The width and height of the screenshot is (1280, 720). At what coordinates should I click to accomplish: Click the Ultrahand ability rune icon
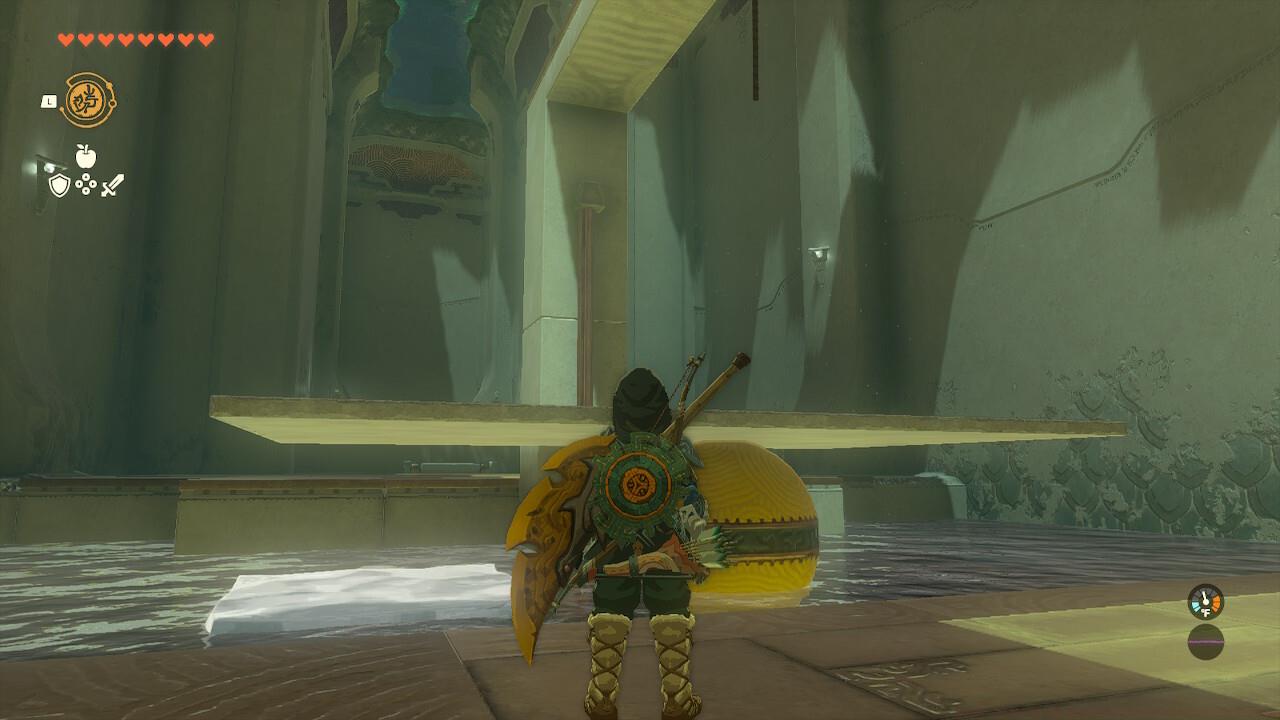click(85, 100)
